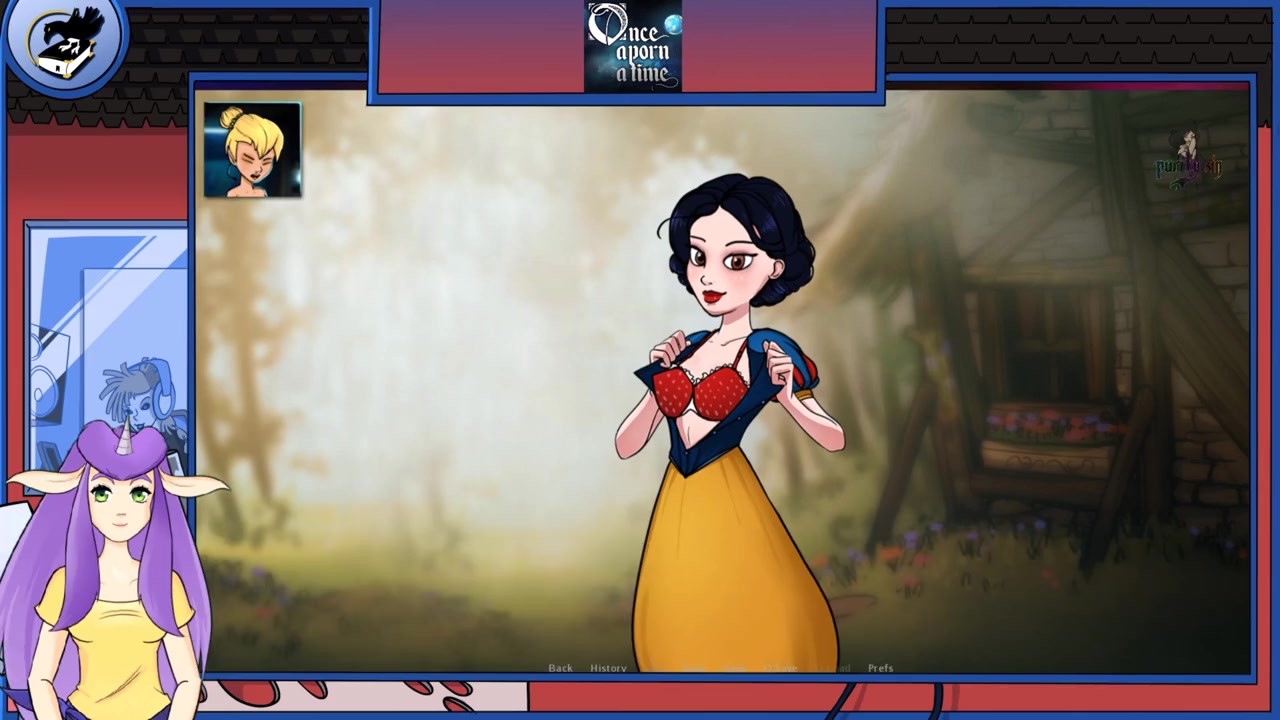
Task: Open the Prefs menu
Action: tap(880, 668)
